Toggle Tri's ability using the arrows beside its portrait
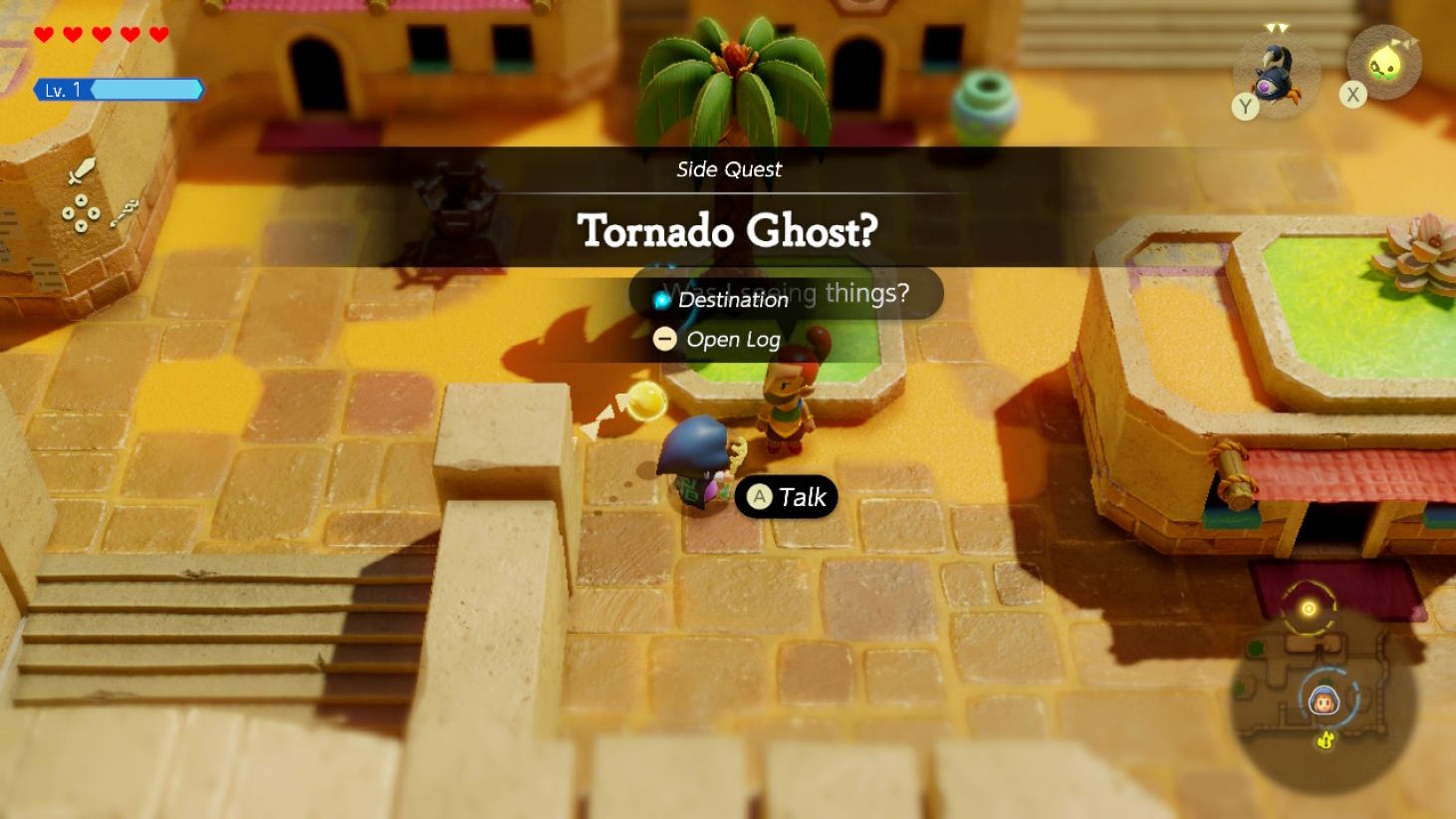Viewport: 1456px width, 819px height. pos(1406,43)
